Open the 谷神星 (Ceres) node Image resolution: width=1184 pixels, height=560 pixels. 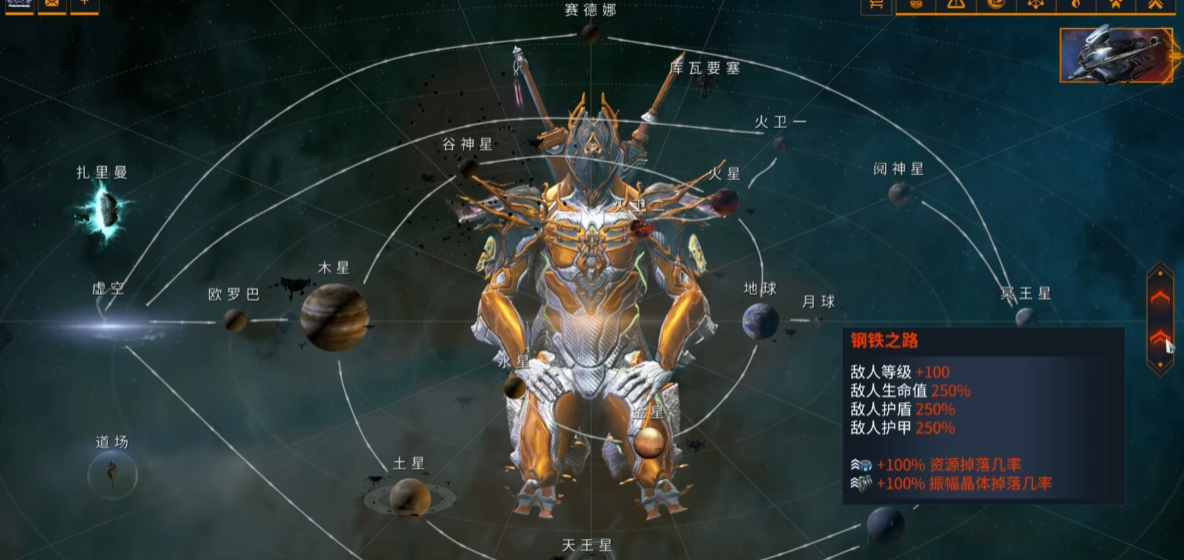point(467,167)
